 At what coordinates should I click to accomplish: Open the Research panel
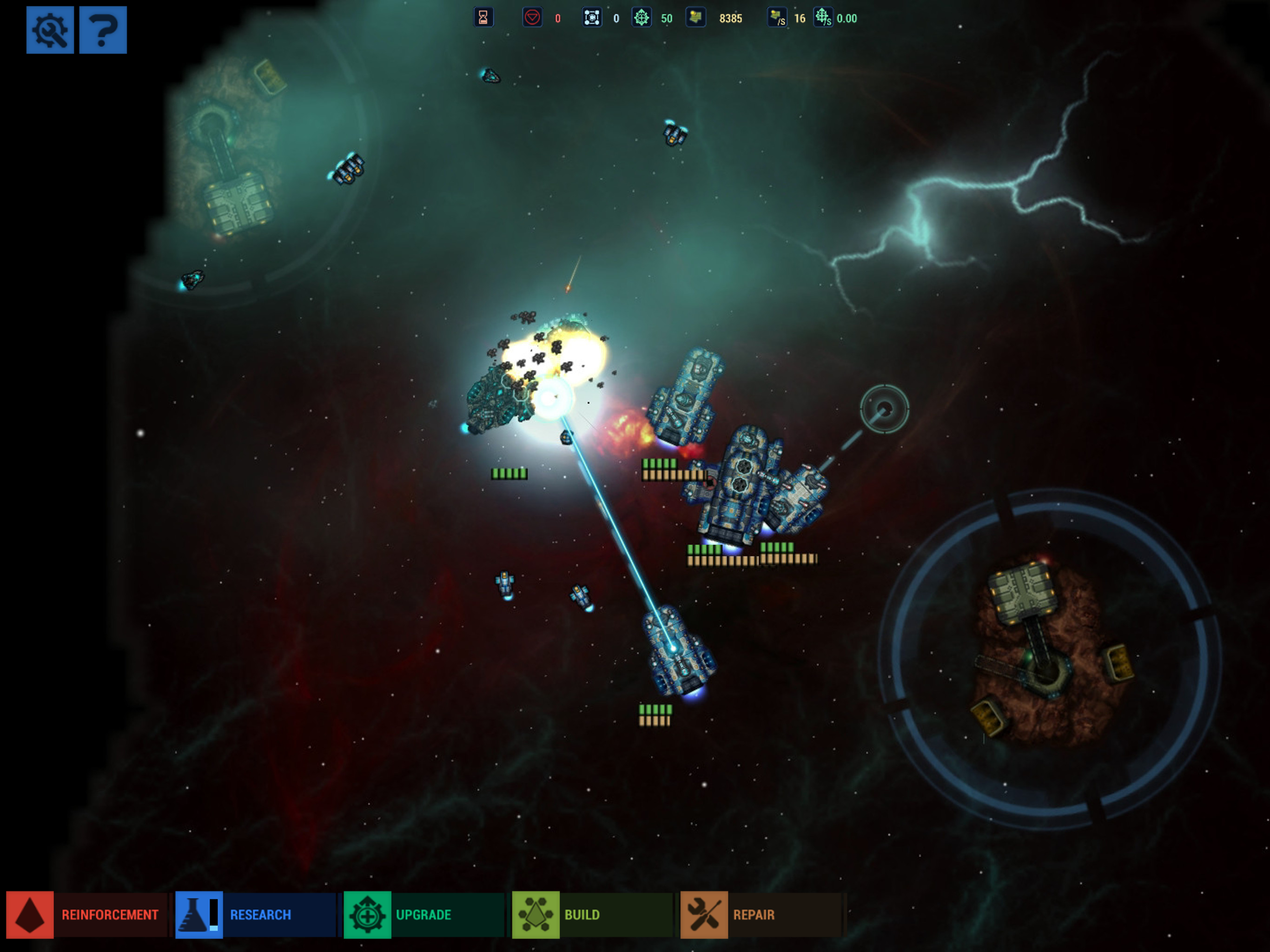pos(255,915)
